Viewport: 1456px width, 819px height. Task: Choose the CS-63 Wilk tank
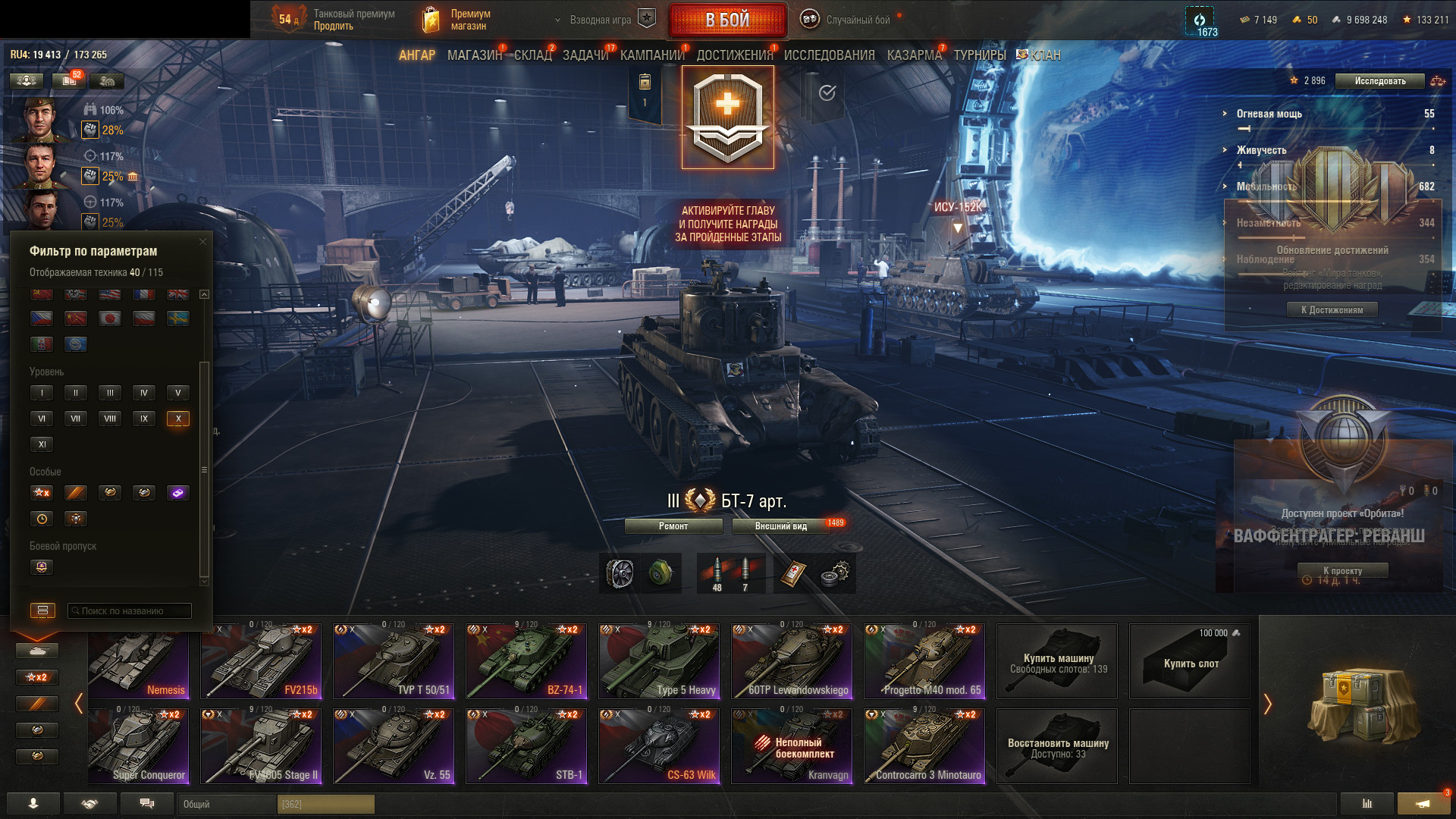pos(659,745)
